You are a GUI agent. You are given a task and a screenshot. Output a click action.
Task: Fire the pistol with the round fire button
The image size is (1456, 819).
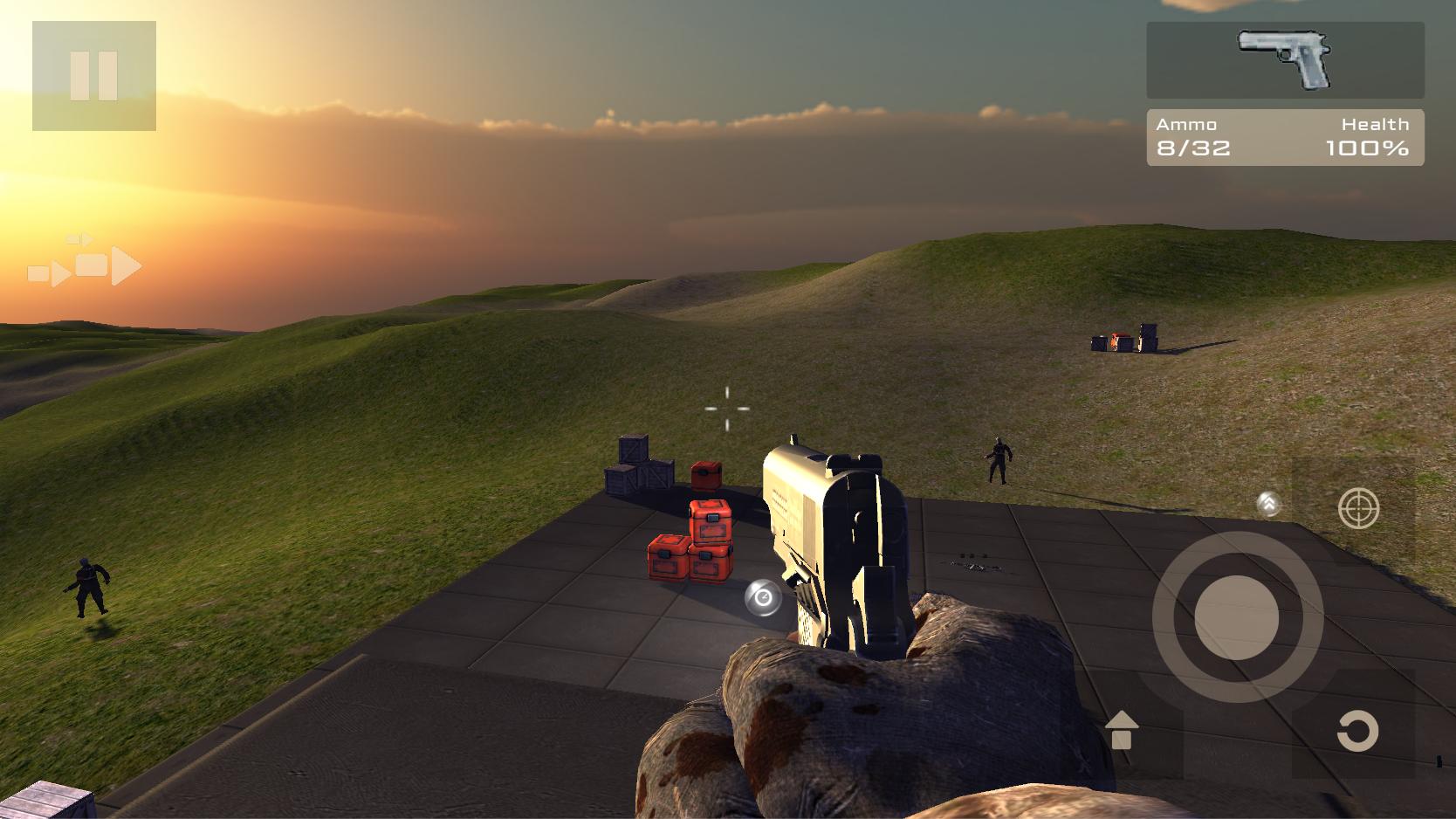click(1237, 617)
